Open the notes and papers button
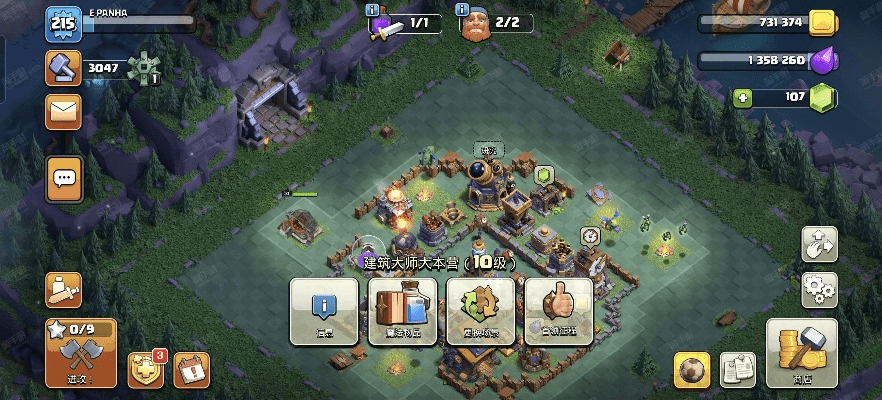 click(x=738, y=370)
